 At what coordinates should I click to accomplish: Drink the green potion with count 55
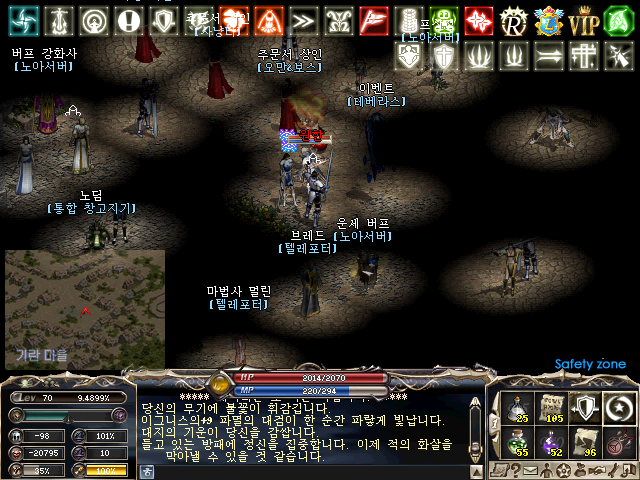pos(520,441)
